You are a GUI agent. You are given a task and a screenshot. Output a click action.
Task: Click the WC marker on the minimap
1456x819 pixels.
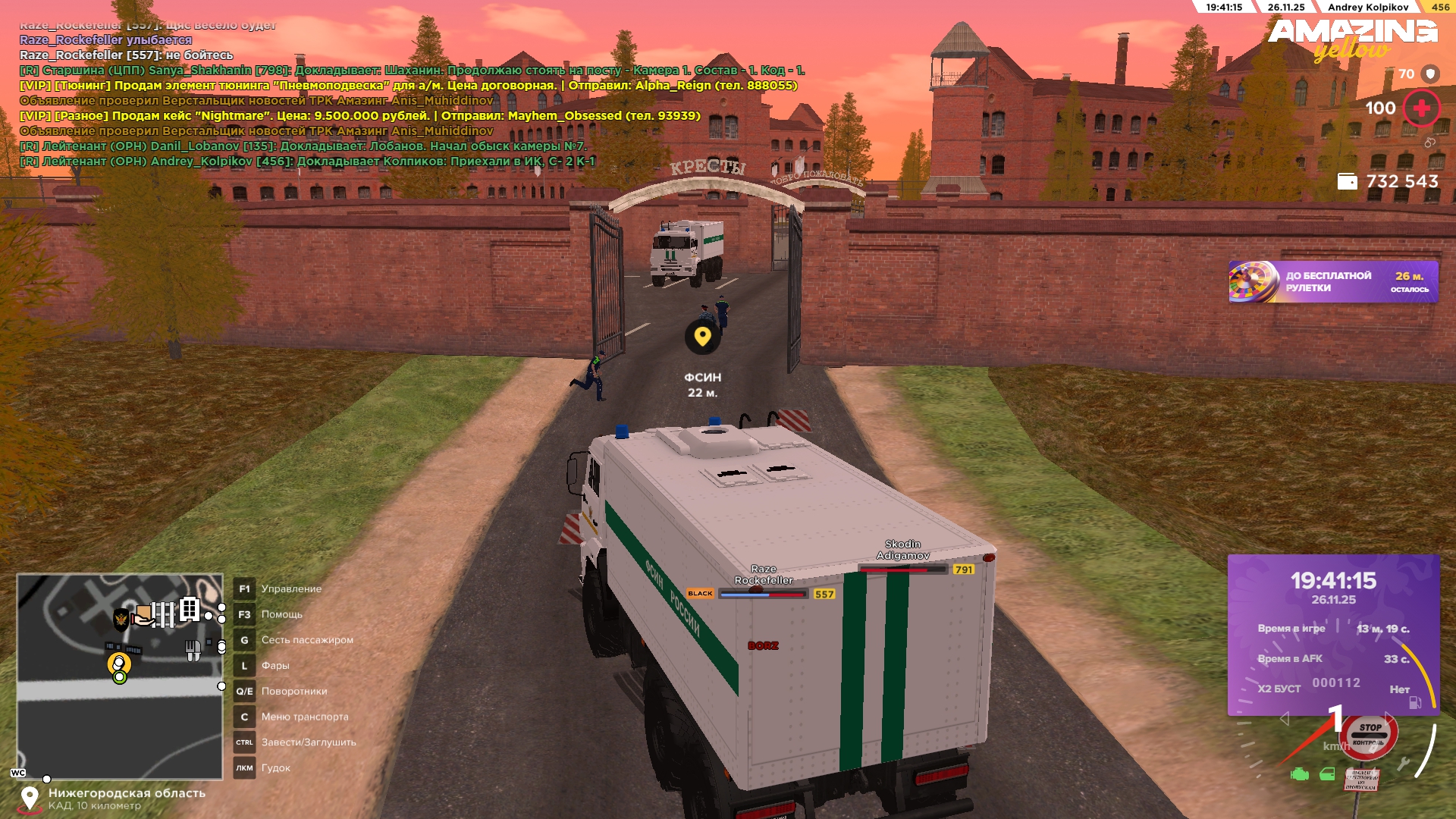click(x=18, y=773)
